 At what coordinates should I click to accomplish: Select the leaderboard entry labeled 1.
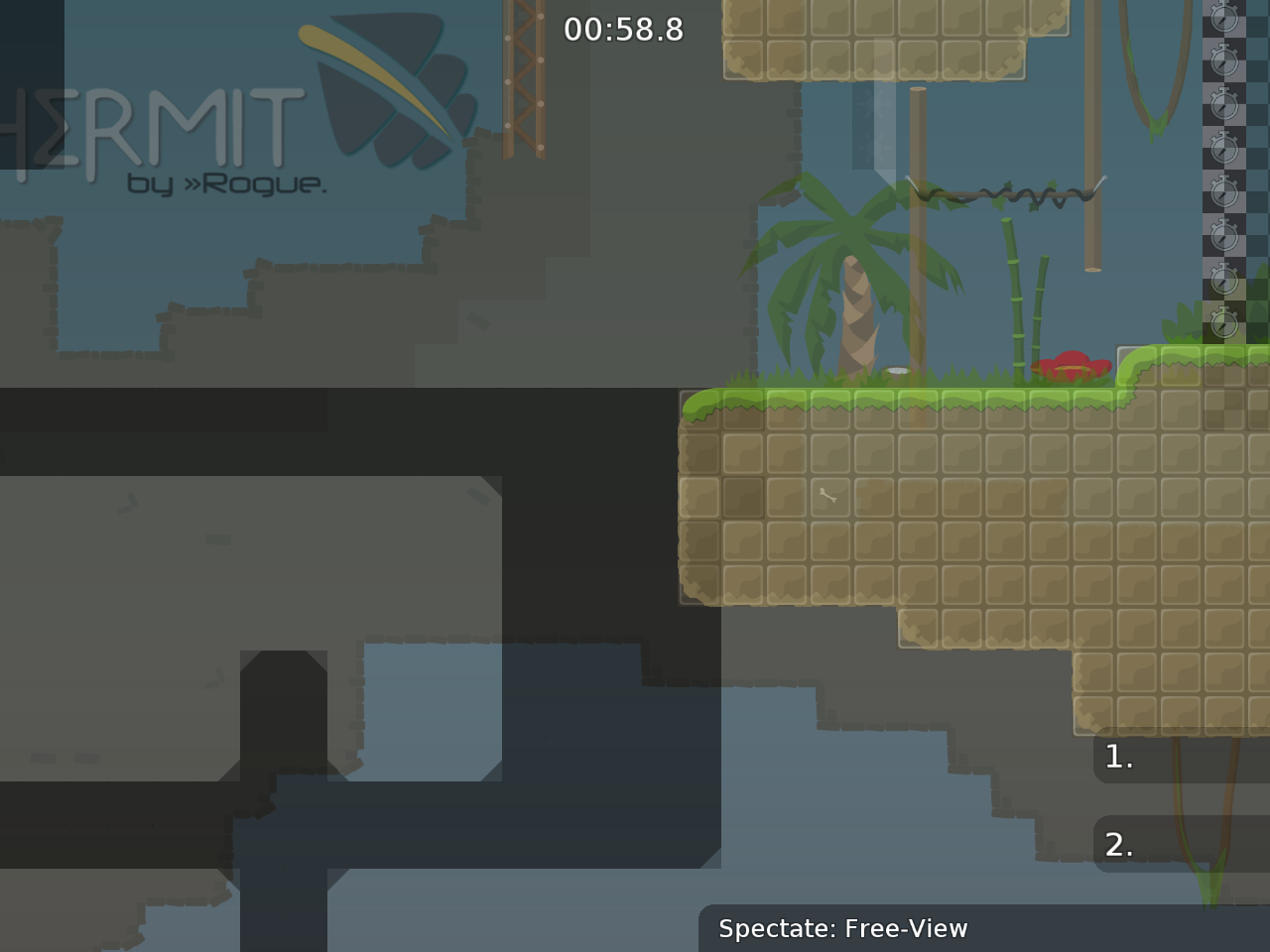(x=1118, y=757)
